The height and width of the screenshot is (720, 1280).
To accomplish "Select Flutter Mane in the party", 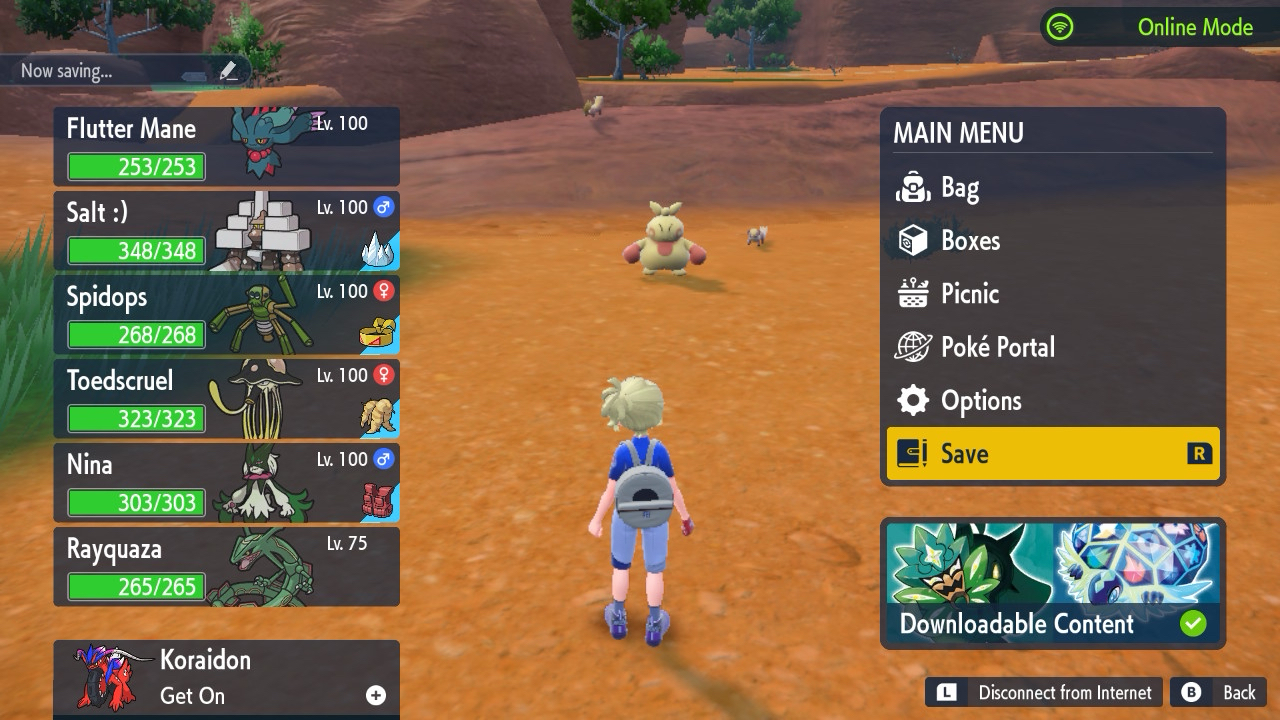I will point(226,146).
